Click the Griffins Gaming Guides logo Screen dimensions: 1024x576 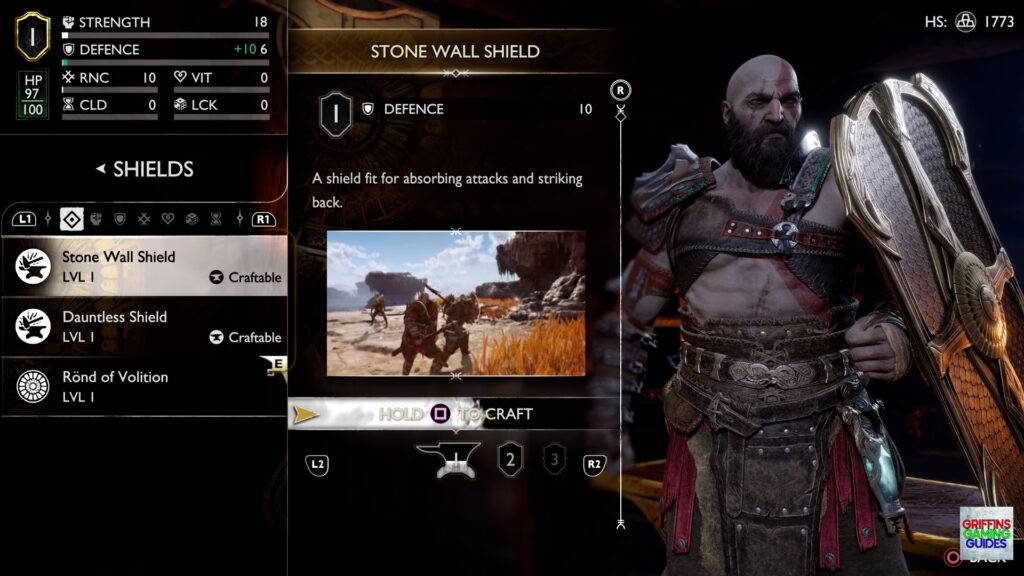coord(985,533)
